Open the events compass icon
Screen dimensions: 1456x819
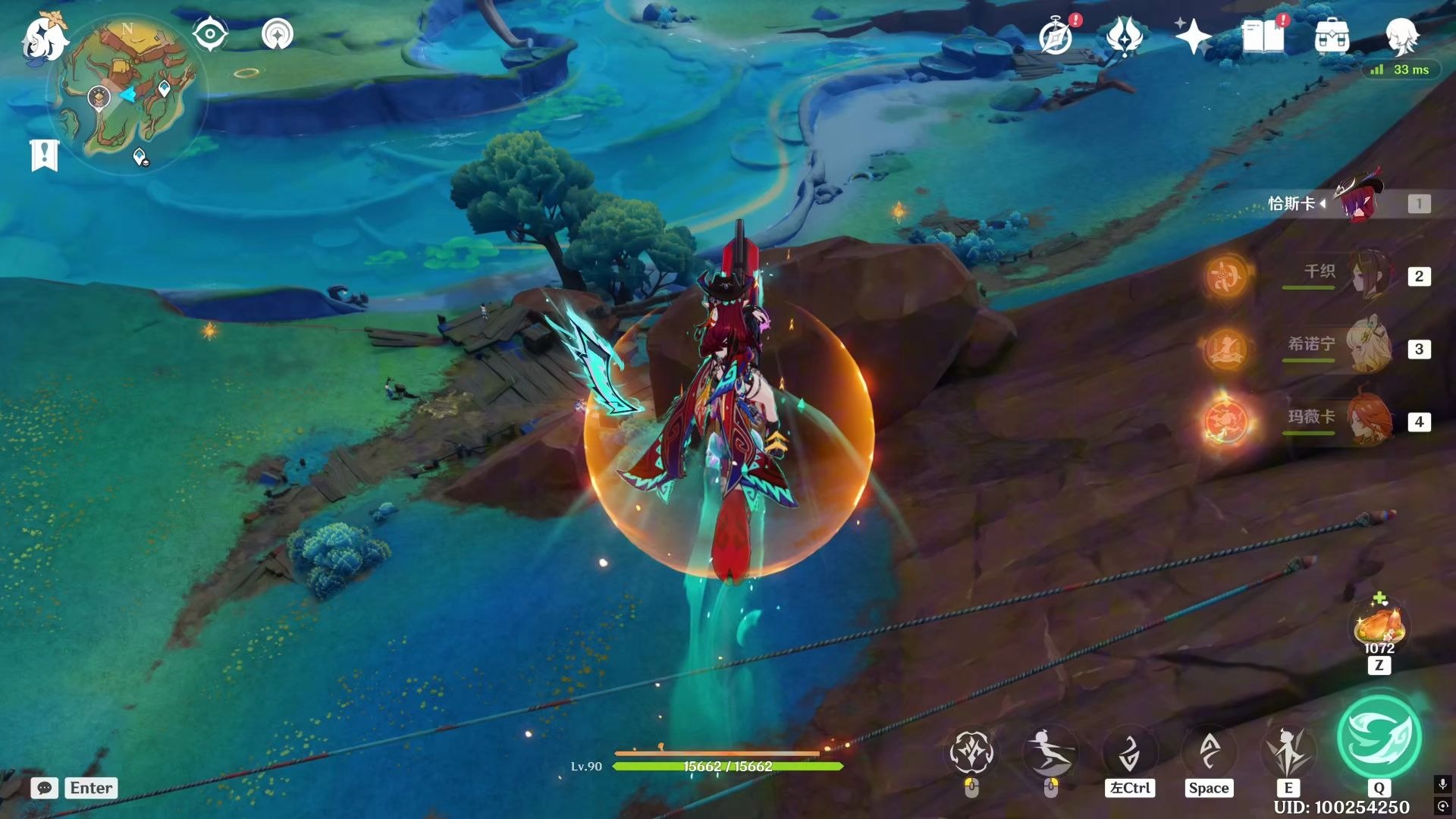1056,36
